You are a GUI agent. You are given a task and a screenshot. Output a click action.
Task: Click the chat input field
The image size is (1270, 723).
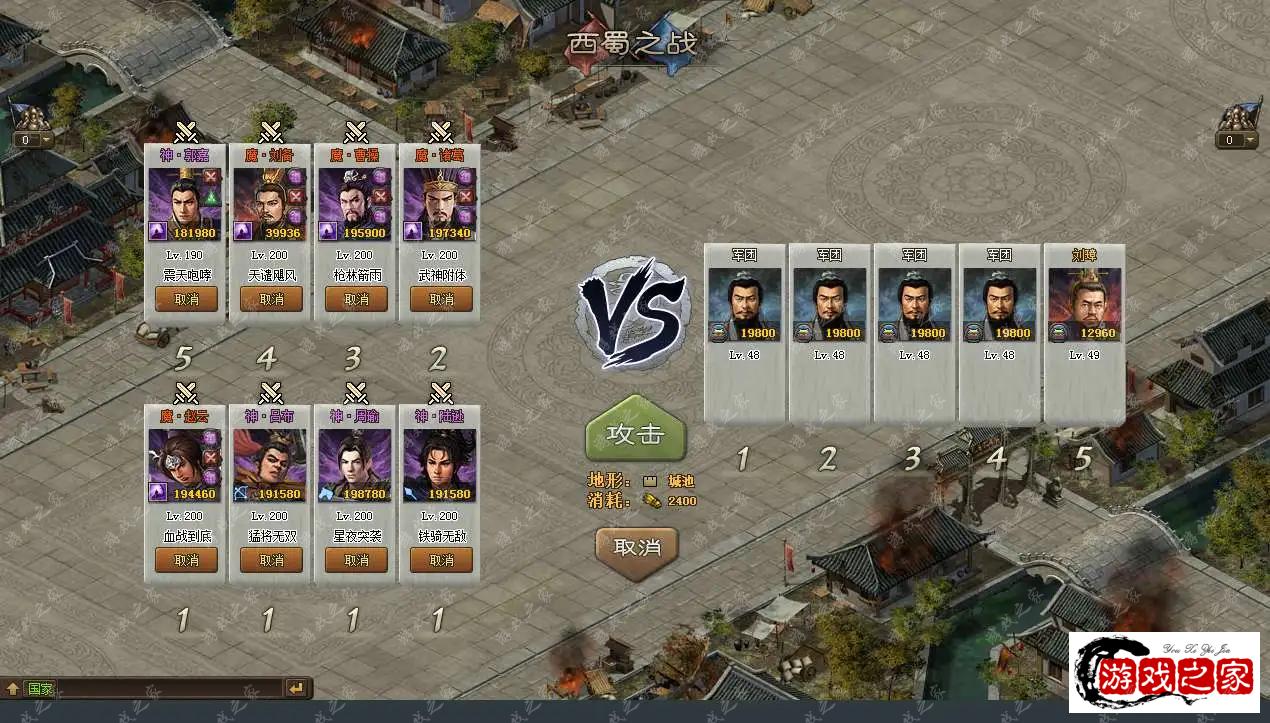point(170,688)
